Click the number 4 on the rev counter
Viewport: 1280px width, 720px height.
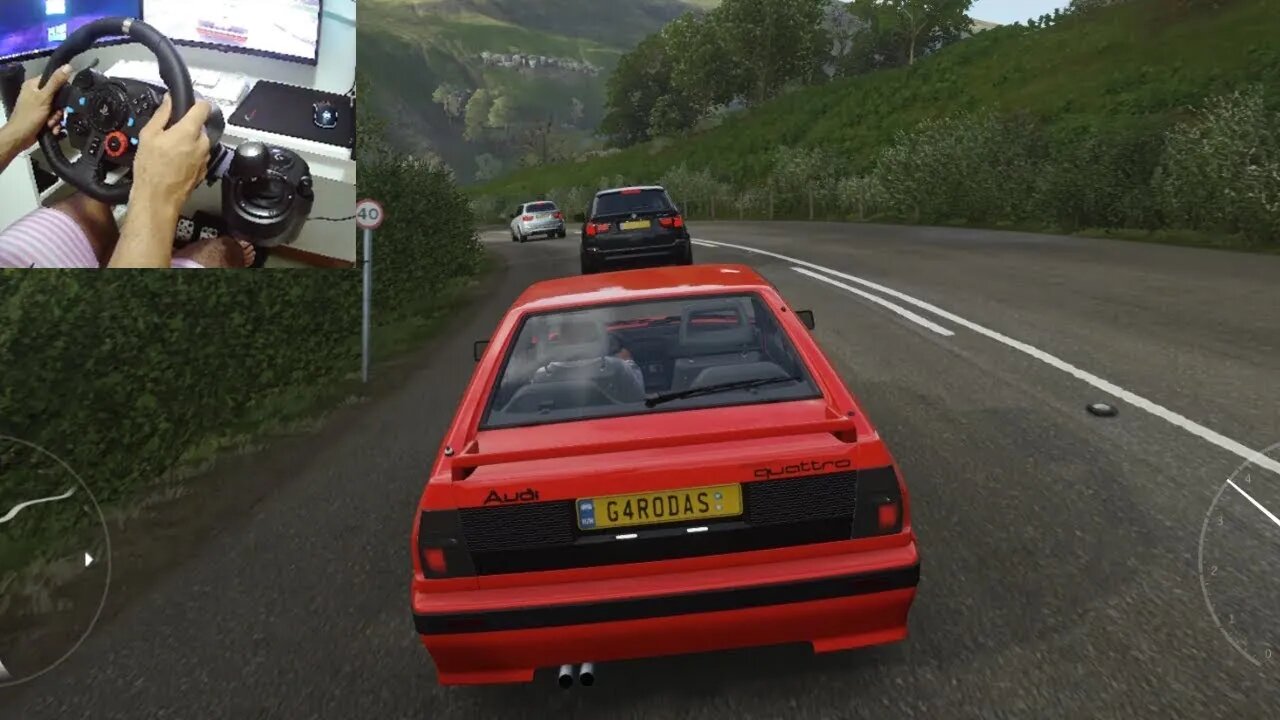1249,478
